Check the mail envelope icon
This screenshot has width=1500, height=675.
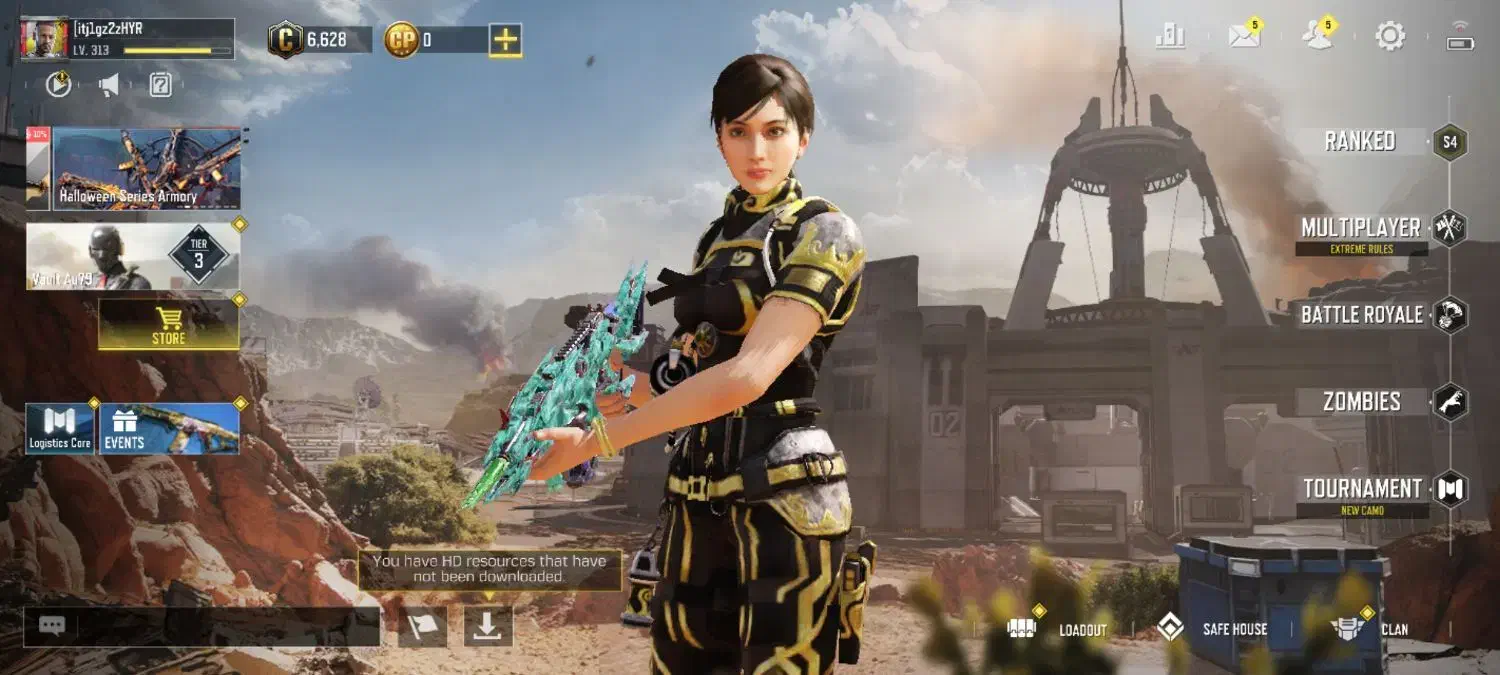tap(1244, 37)
